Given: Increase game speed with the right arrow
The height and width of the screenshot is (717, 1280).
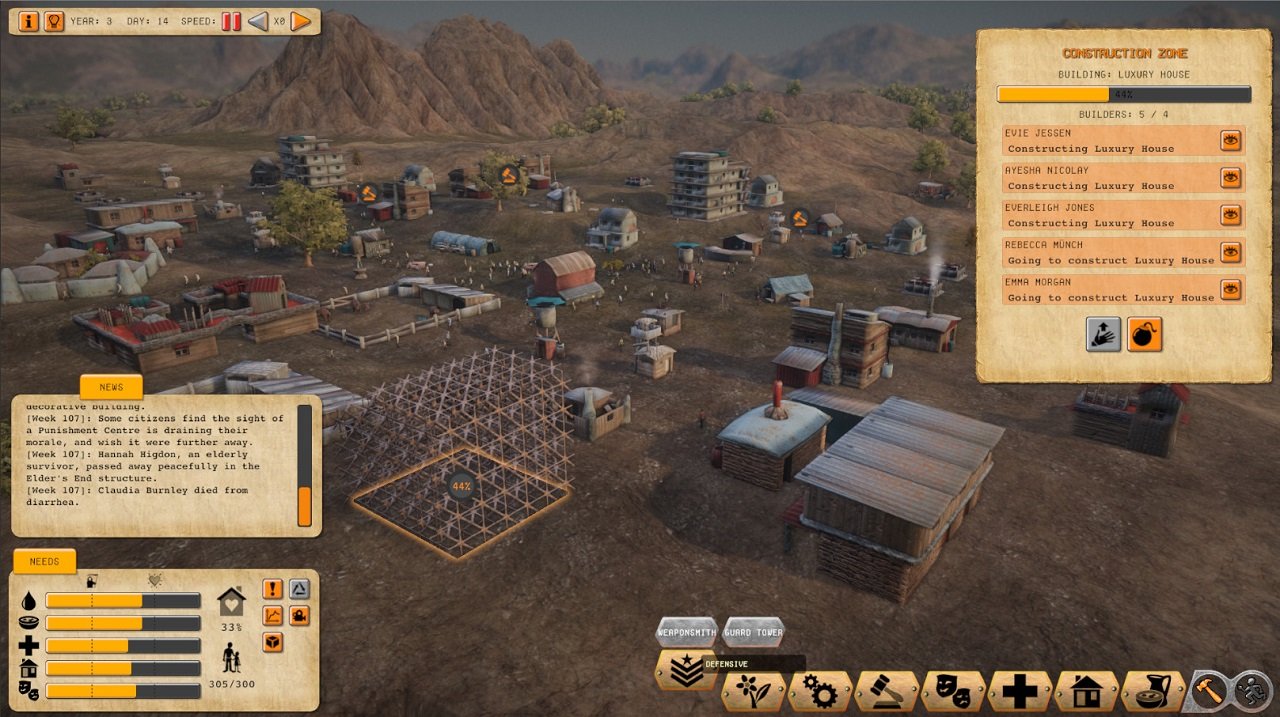Looking at the screenshot, I should 301,21.
